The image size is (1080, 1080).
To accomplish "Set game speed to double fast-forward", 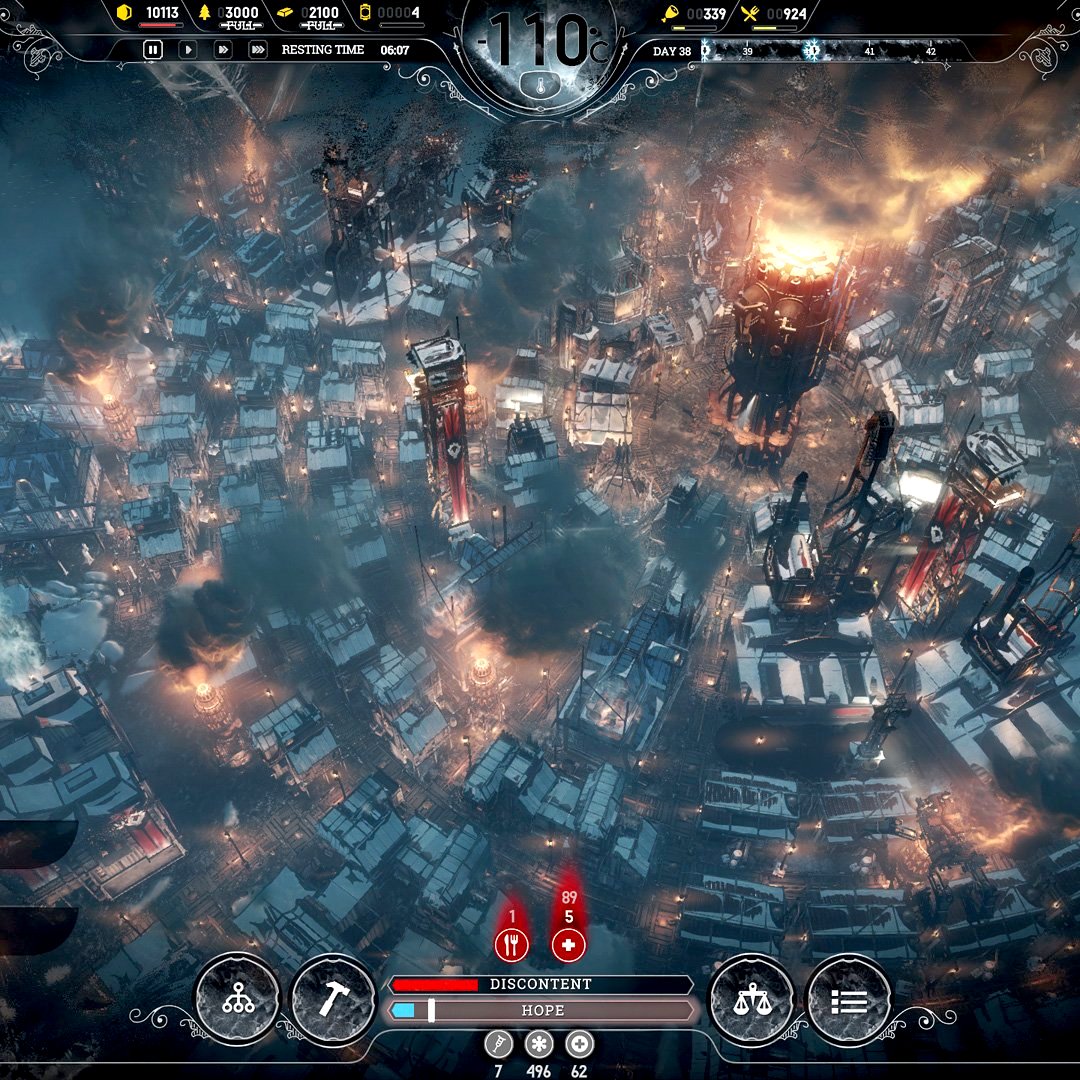I will 223,49.
